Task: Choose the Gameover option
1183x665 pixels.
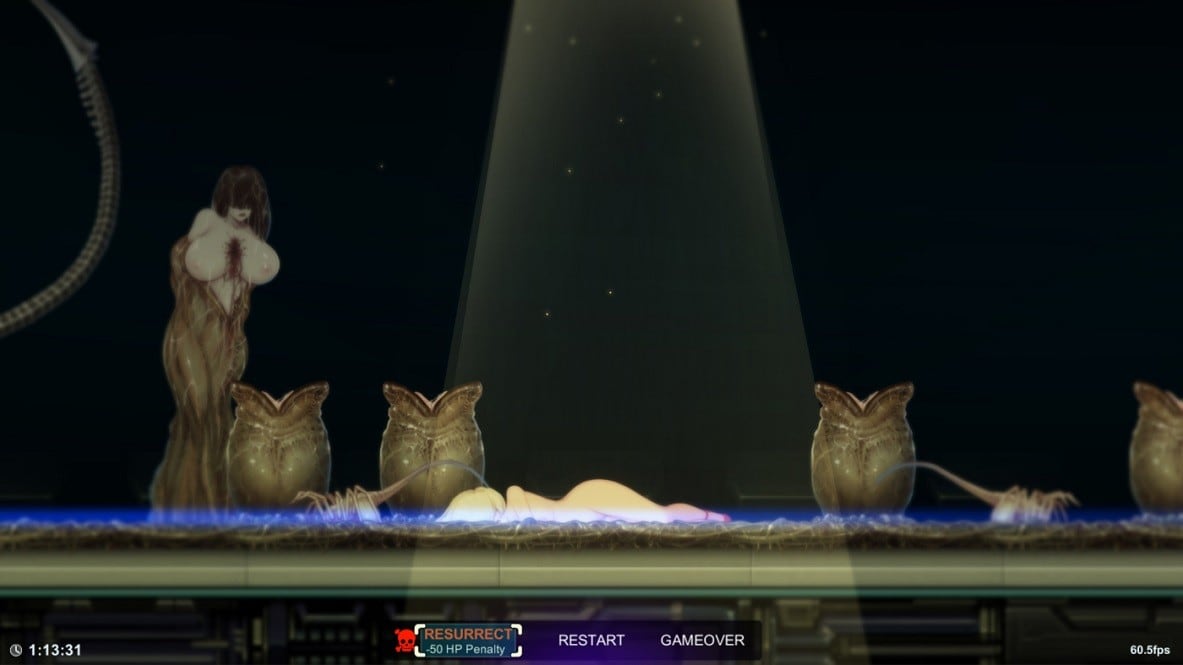Action: (702, 640)
